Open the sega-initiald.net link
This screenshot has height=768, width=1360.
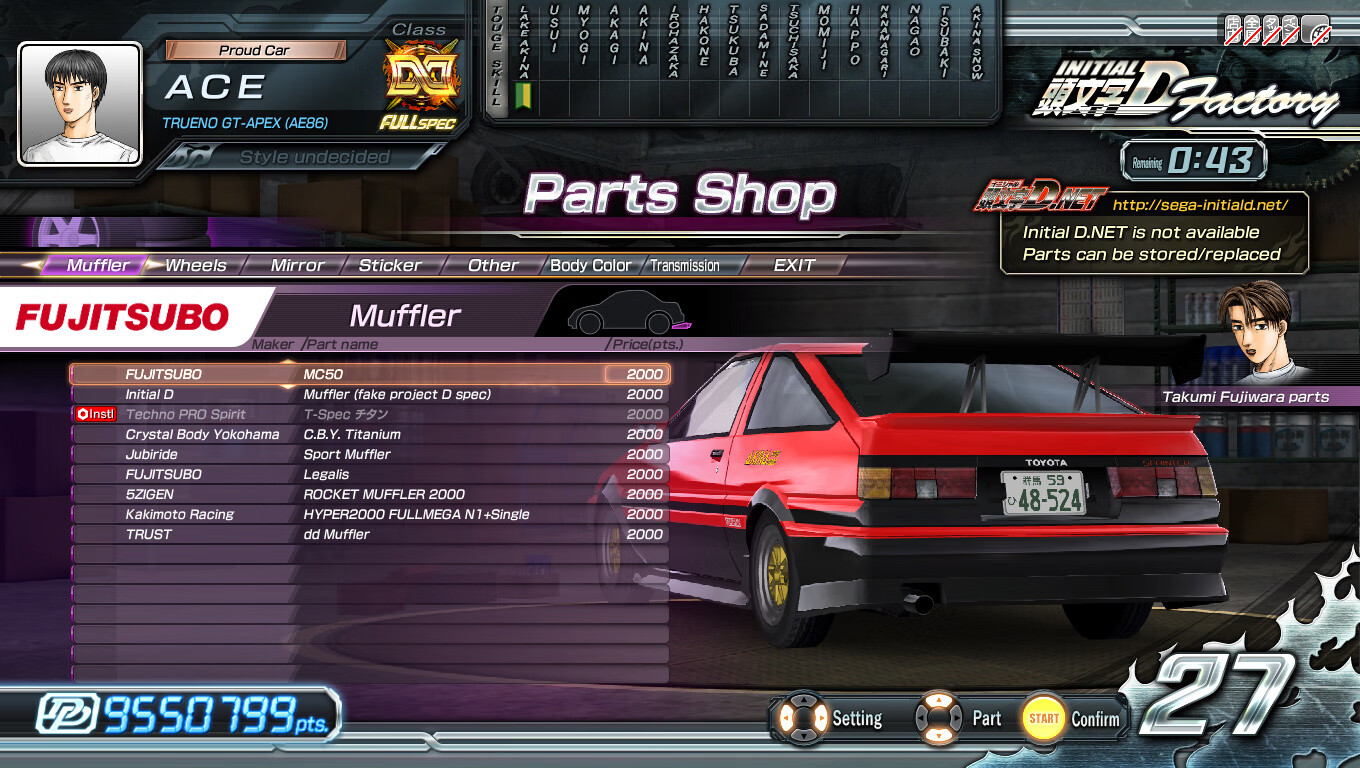tap(1199, 205)
